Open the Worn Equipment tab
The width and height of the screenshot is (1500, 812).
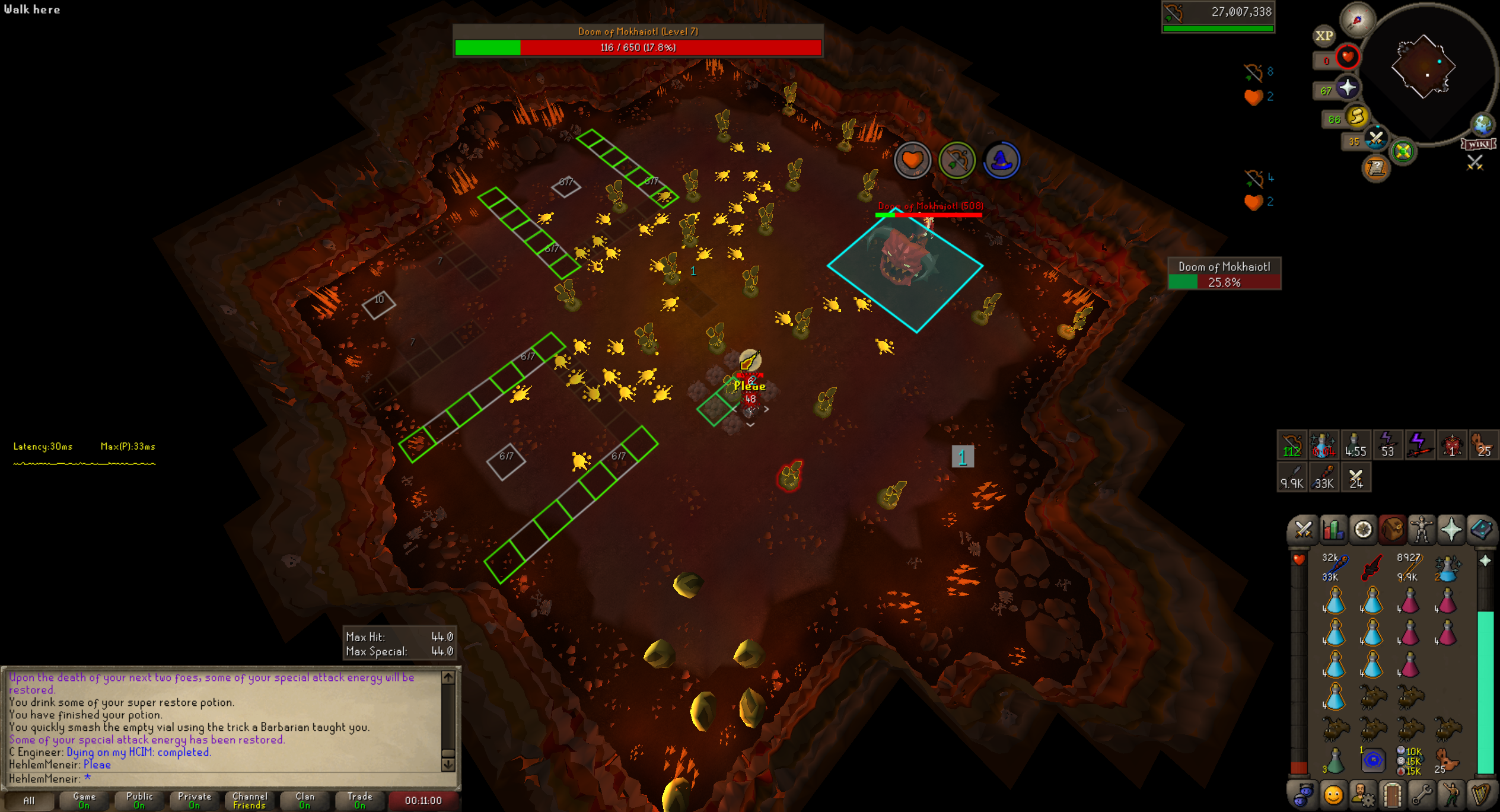coord(1421,530)
